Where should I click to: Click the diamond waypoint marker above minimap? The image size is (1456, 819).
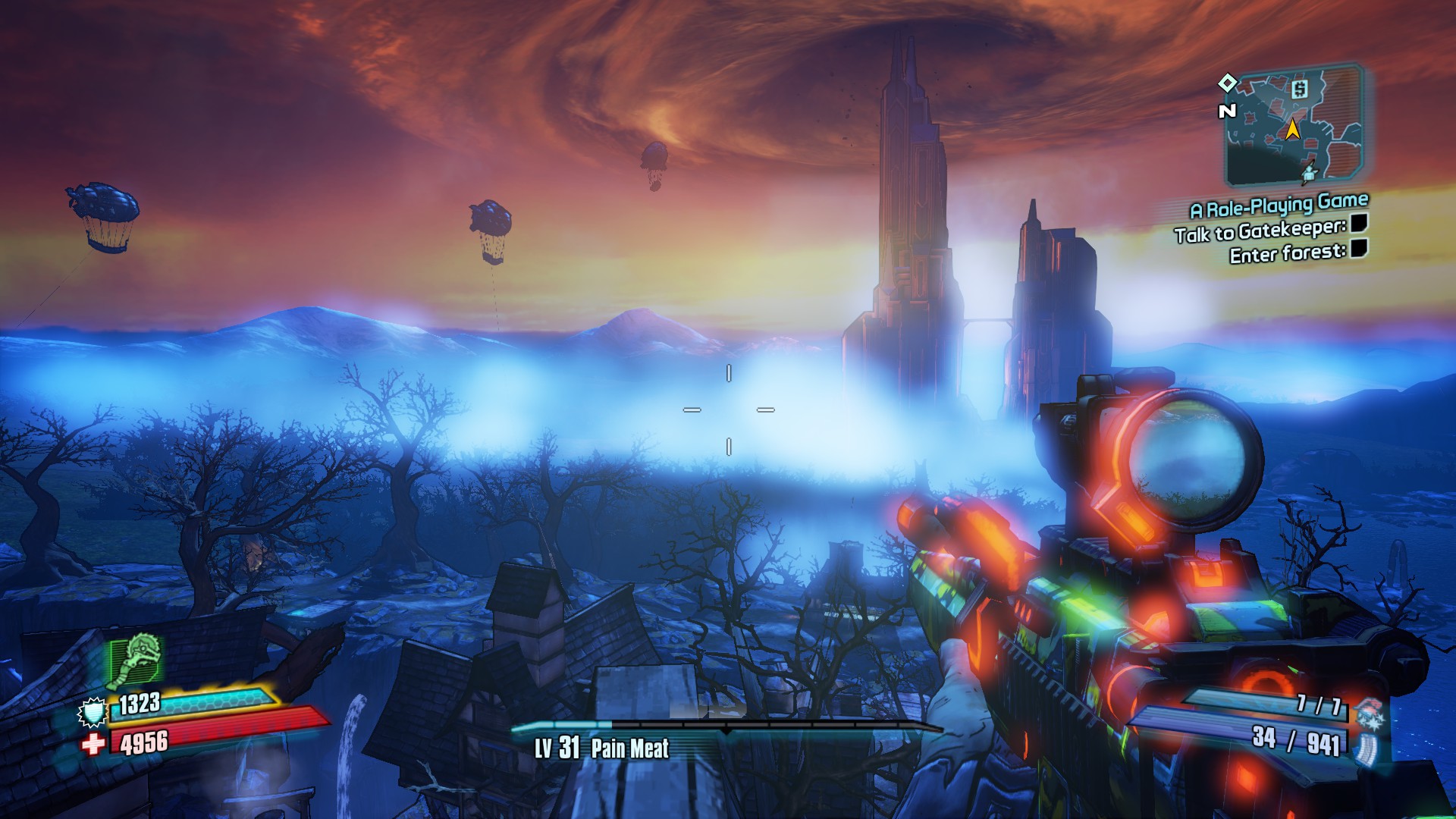[1227, 82]
